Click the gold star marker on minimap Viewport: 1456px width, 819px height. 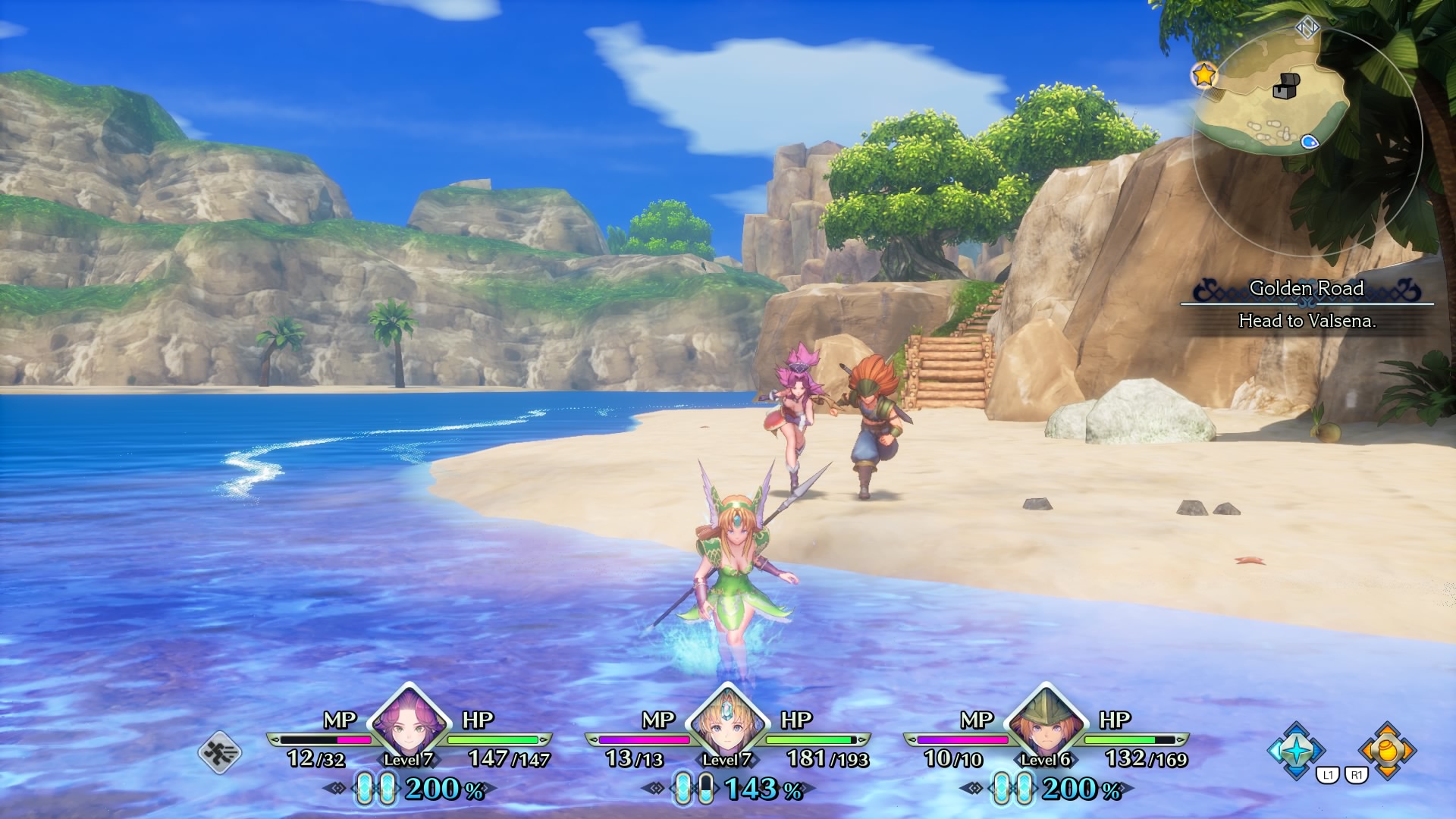pyautogui.click(x=1203, y=74)
